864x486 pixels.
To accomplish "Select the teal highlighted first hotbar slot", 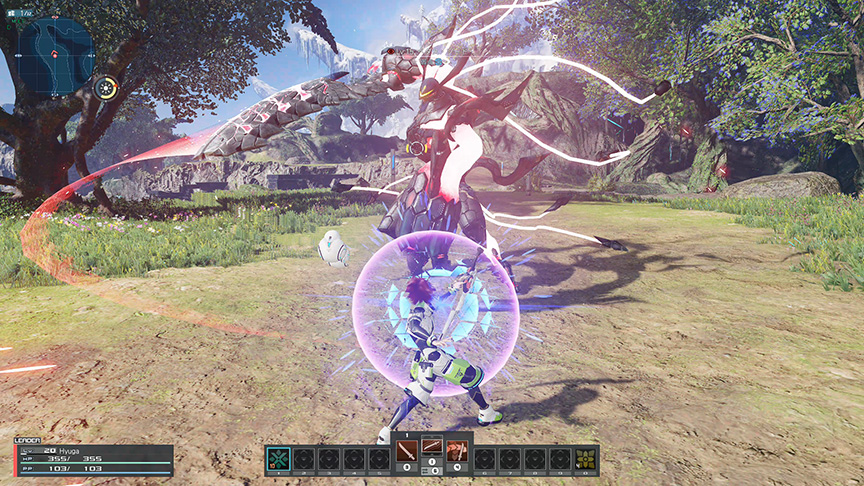I will click(x=280, y=459).
